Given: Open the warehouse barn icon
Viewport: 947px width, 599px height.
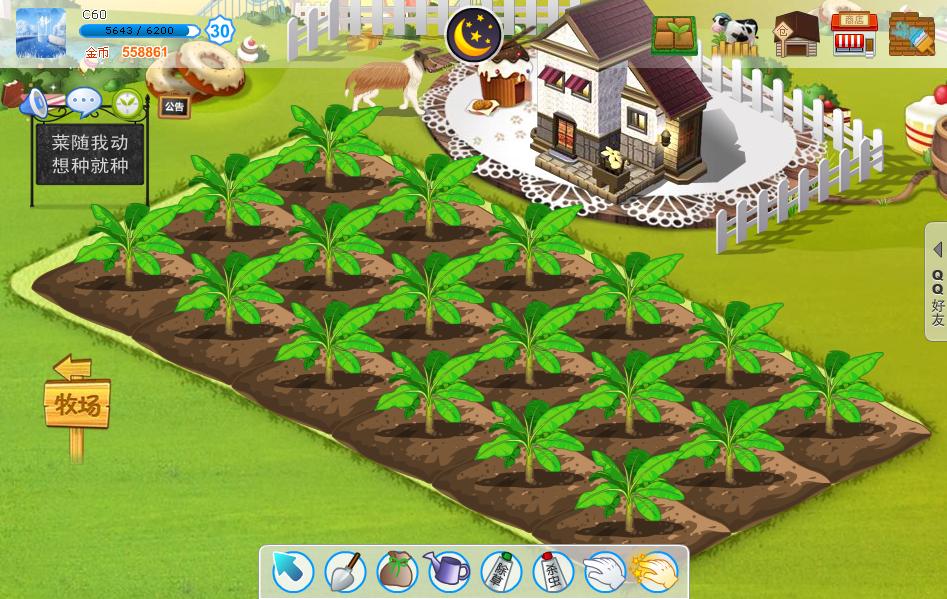Looking at the screenshot, I should 796,35.
